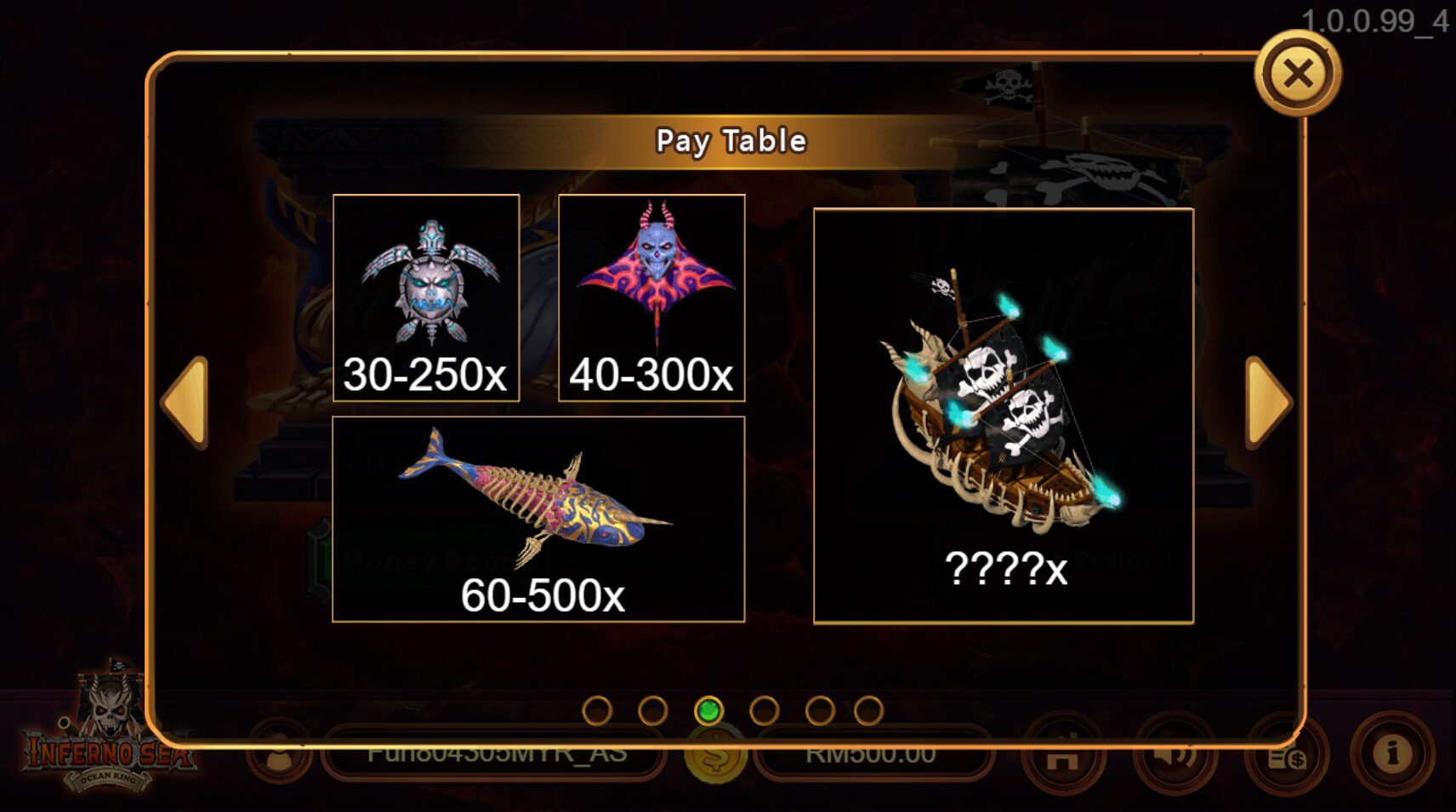Viewport: 1456px width, 812px height.
Task: Click the gold dollar coin icon
Action: point(714,755)
